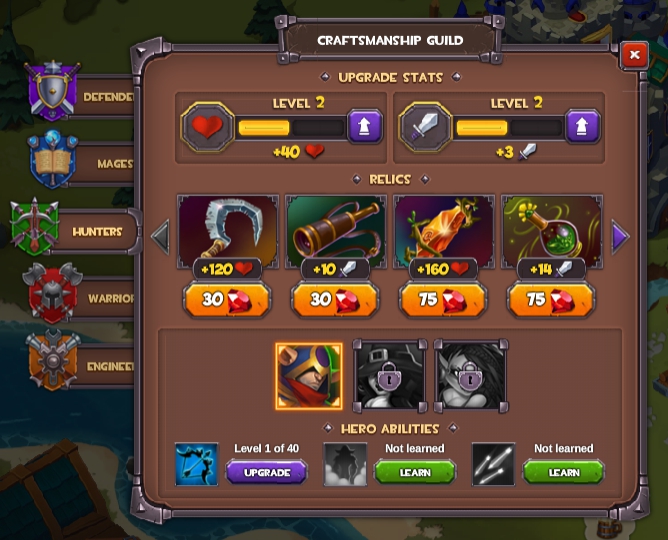Show next relics with right arrow
Image resolution: width=668 pixels, height=540 pixels.
pyautogui.click(x=620, y=238)
